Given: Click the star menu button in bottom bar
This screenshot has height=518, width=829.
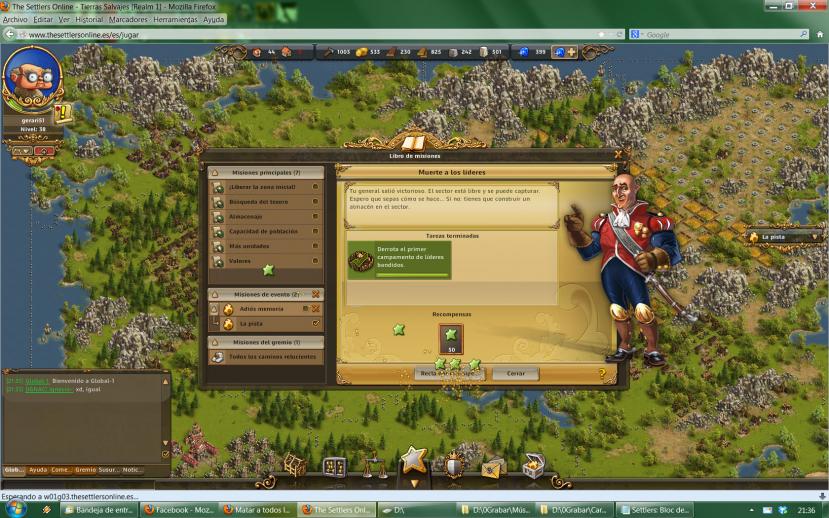Looking at the screenshot, I should pos(413,461).
